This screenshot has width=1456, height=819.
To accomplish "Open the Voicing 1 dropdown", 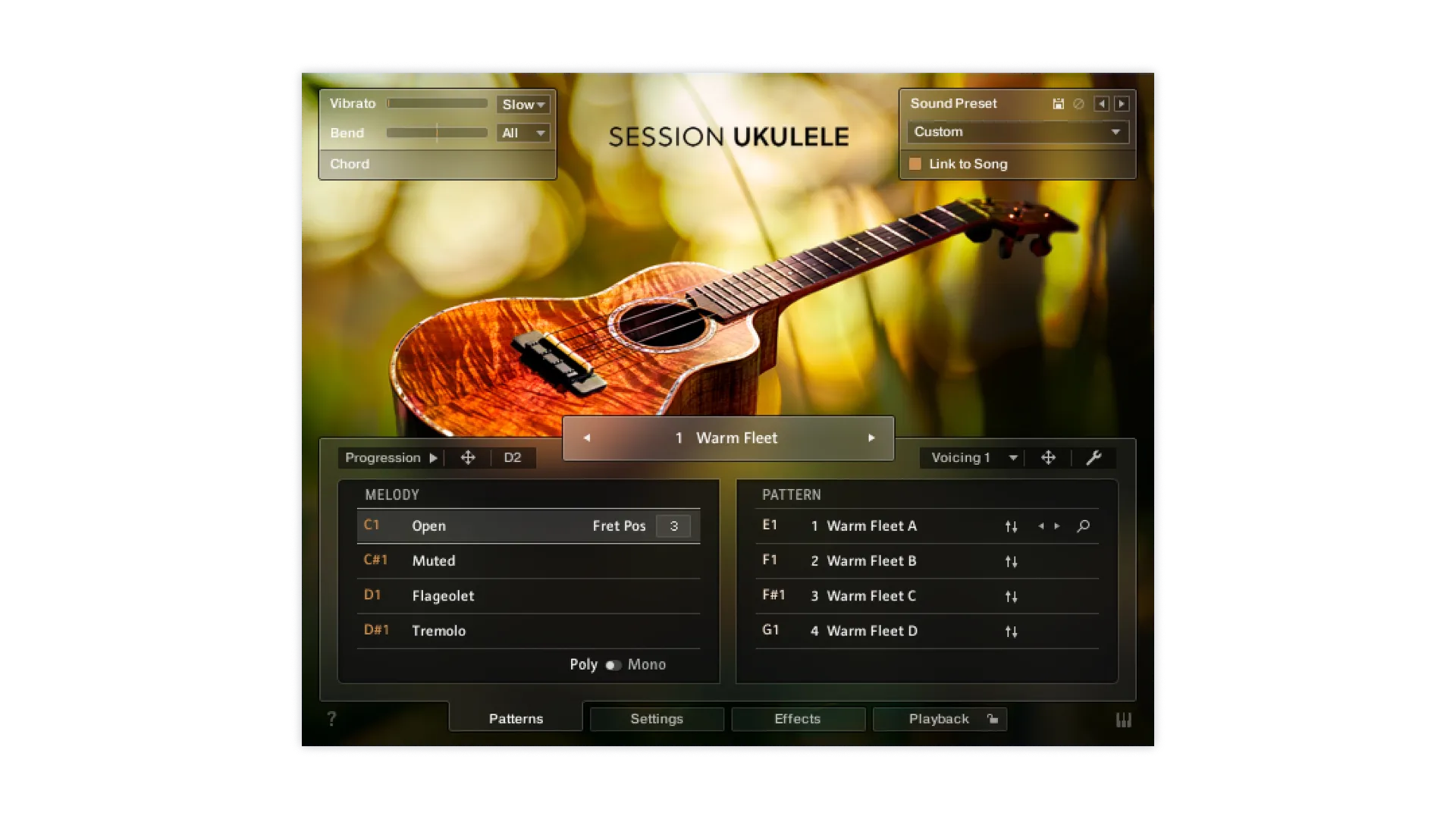I will tap(971, 457).
